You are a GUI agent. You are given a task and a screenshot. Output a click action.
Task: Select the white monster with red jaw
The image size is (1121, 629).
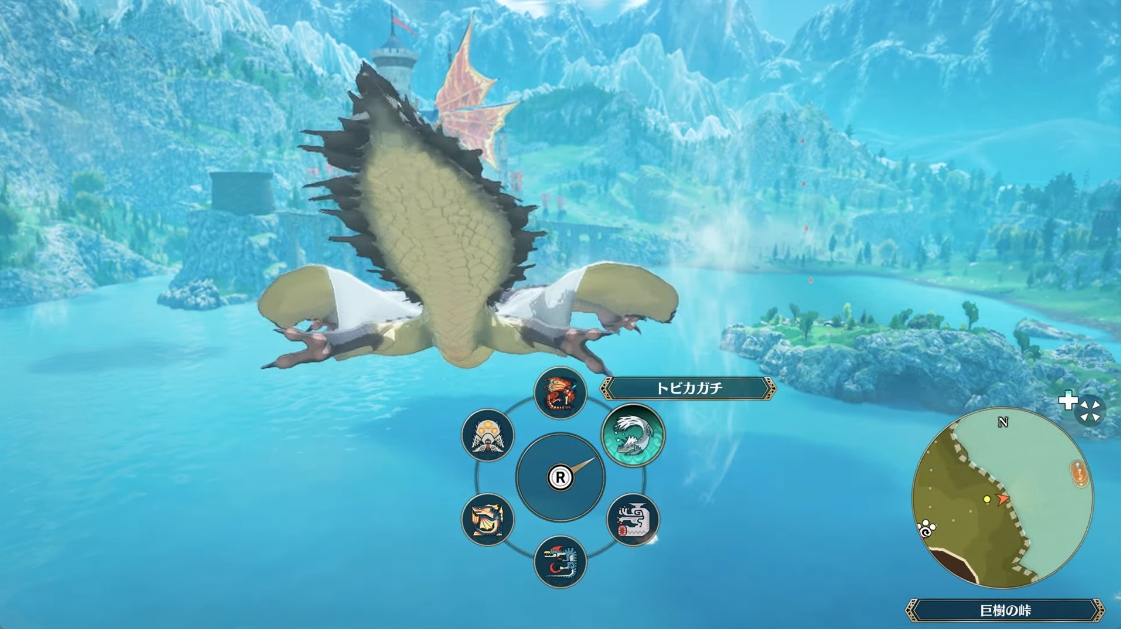click(x=633, y=519)
